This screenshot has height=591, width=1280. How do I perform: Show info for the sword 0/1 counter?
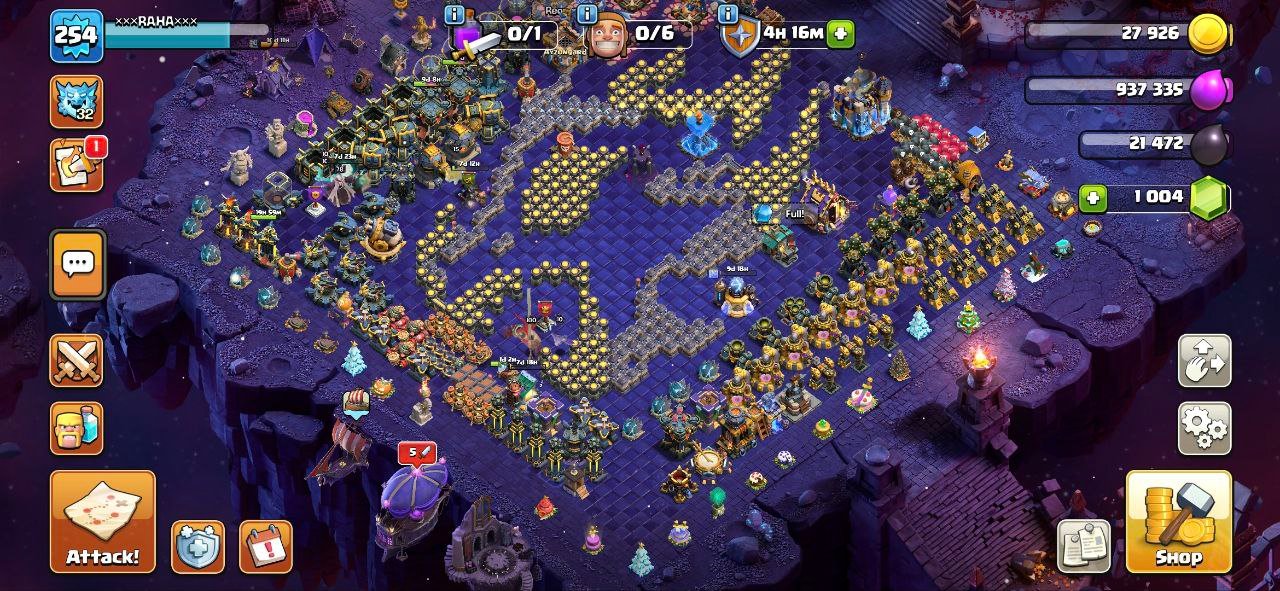pyautogui.click(x=455, y=14)
